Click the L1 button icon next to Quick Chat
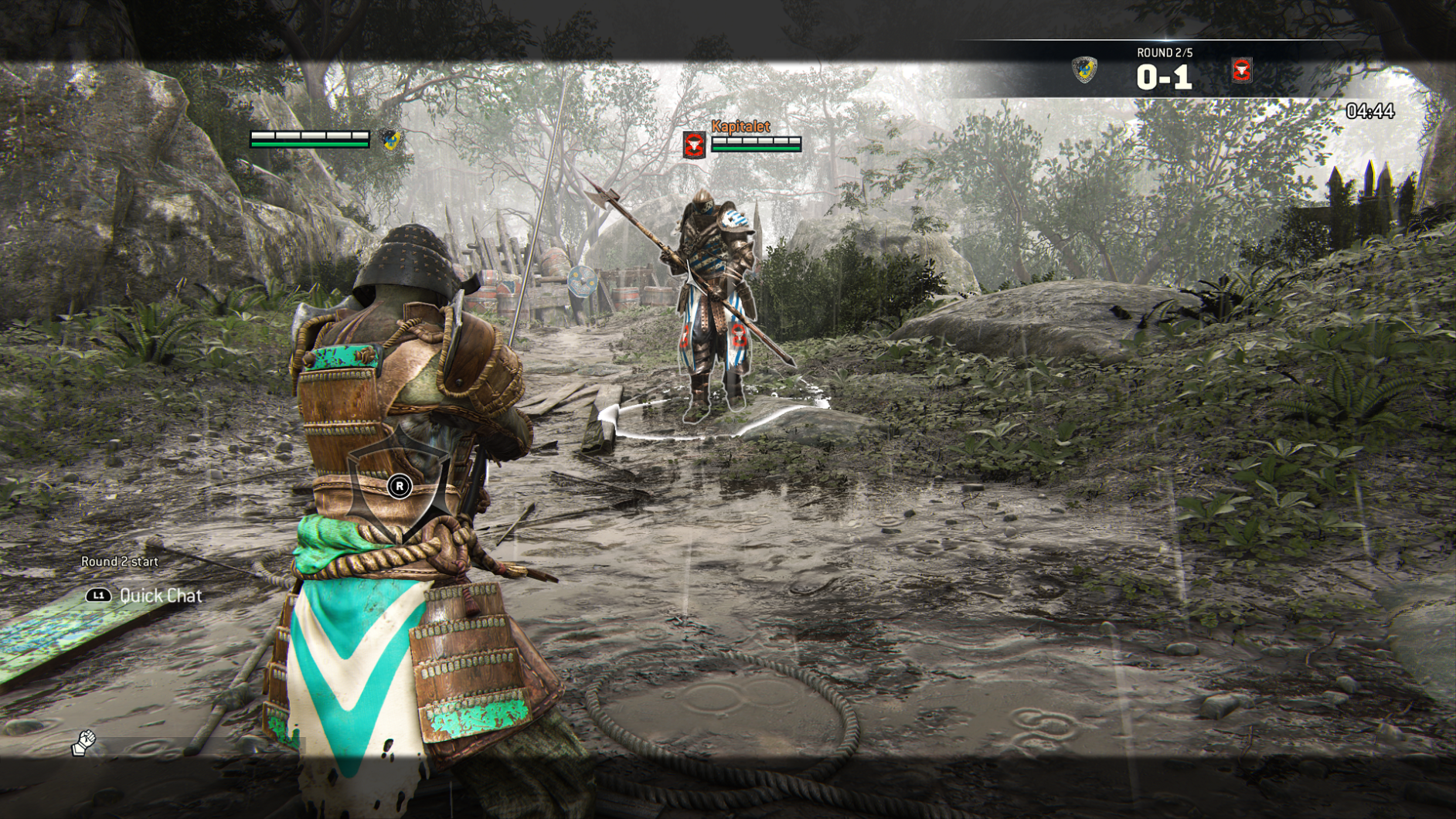Screen dimensions: 1456x819 click(99, 595)
